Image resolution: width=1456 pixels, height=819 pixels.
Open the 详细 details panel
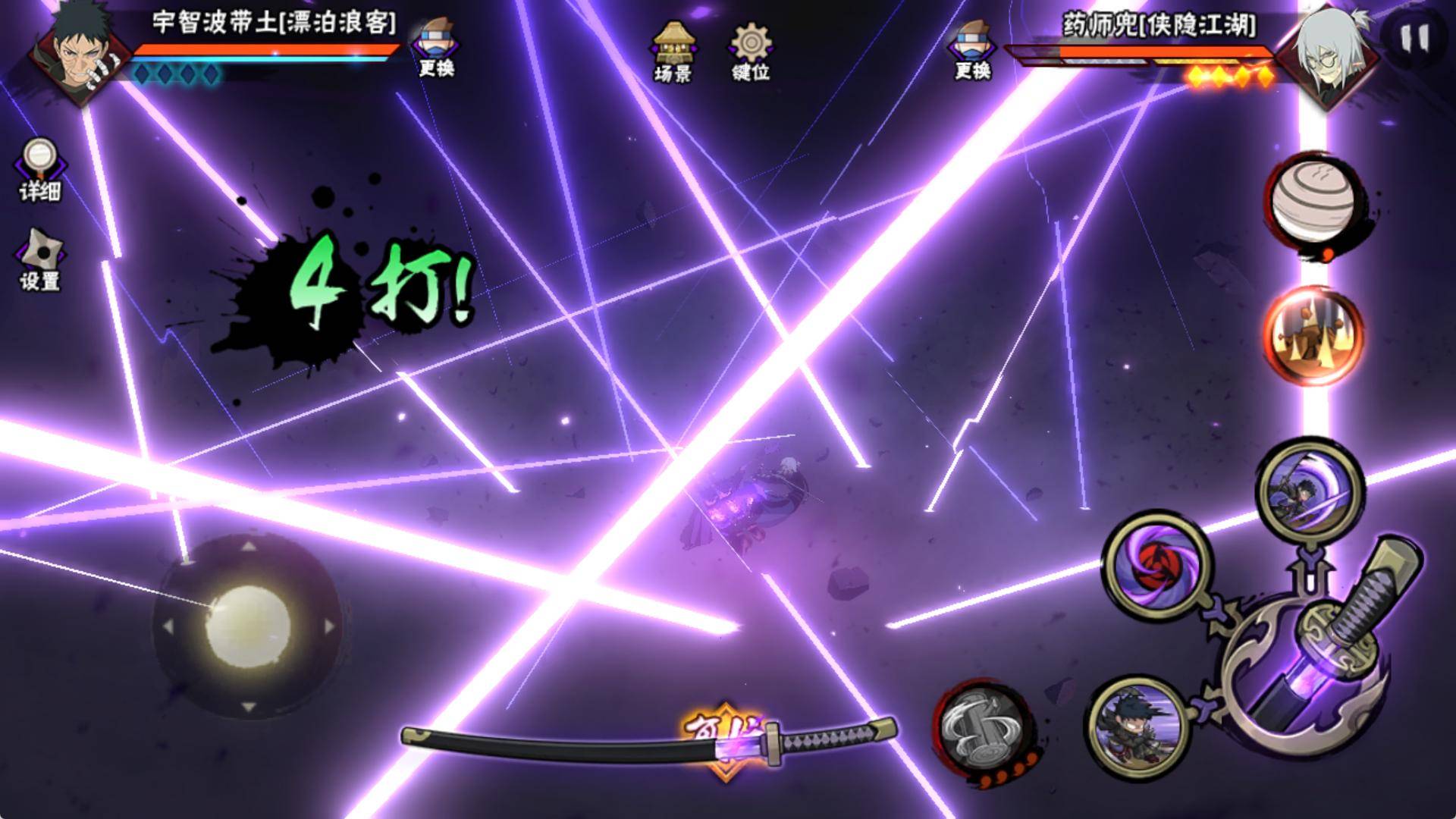tap(39, 170)
